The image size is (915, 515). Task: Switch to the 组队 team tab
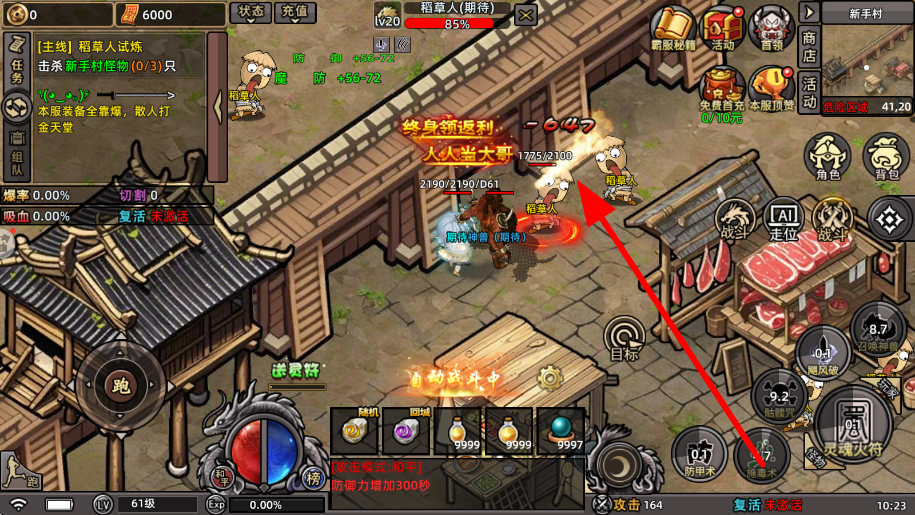tap(16, 151)
